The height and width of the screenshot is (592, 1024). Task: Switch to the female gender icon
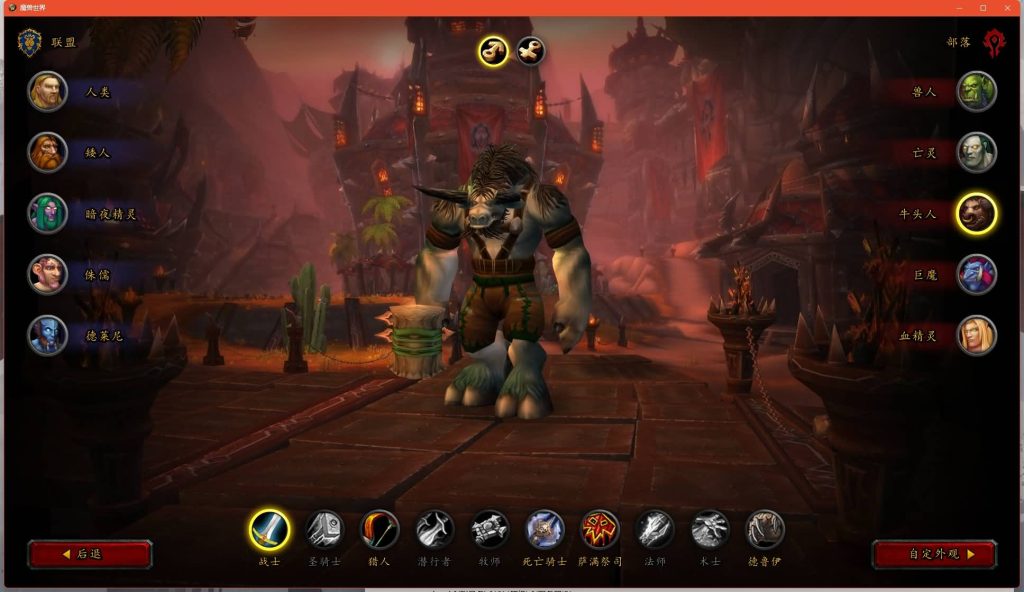[x=530, y=50]
